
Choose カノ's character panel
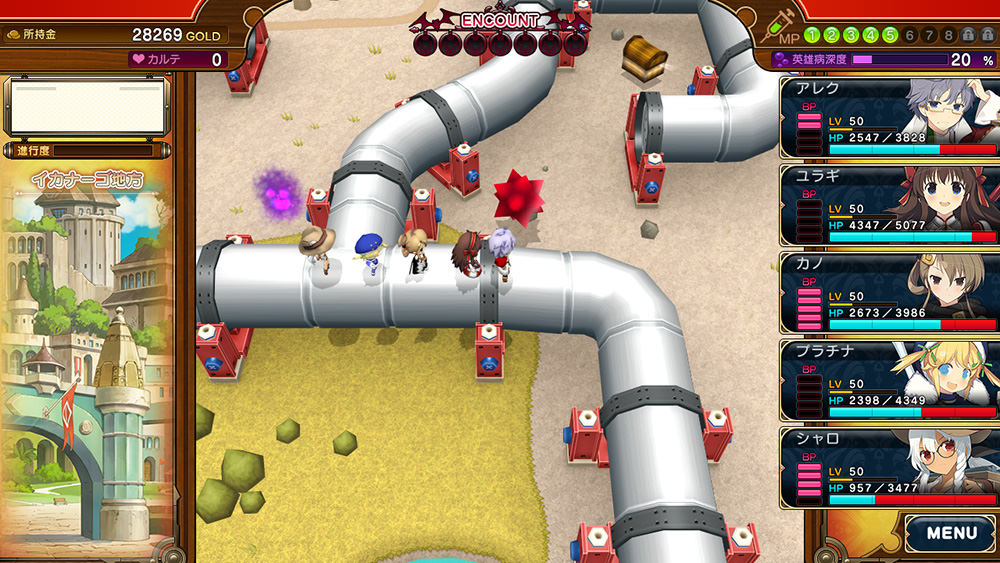pyautogui.click(x=889, y=292)
